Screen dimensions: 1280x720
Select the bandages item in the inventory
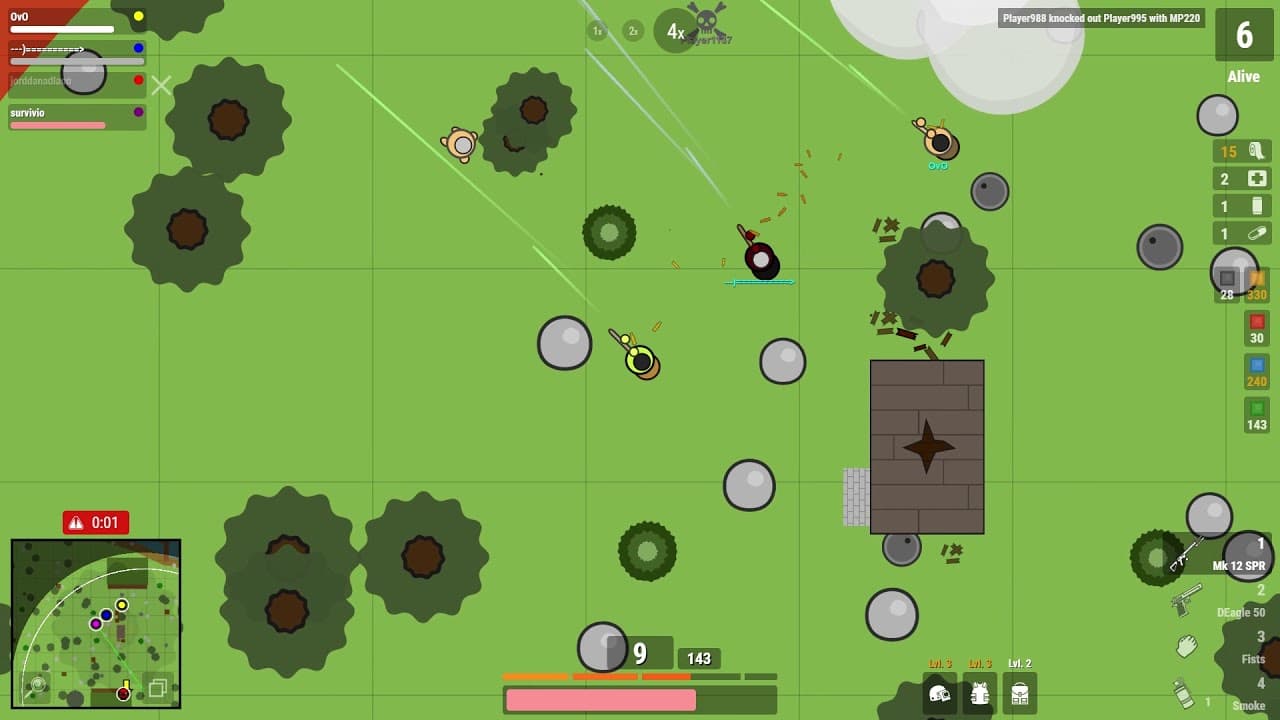1241,152
